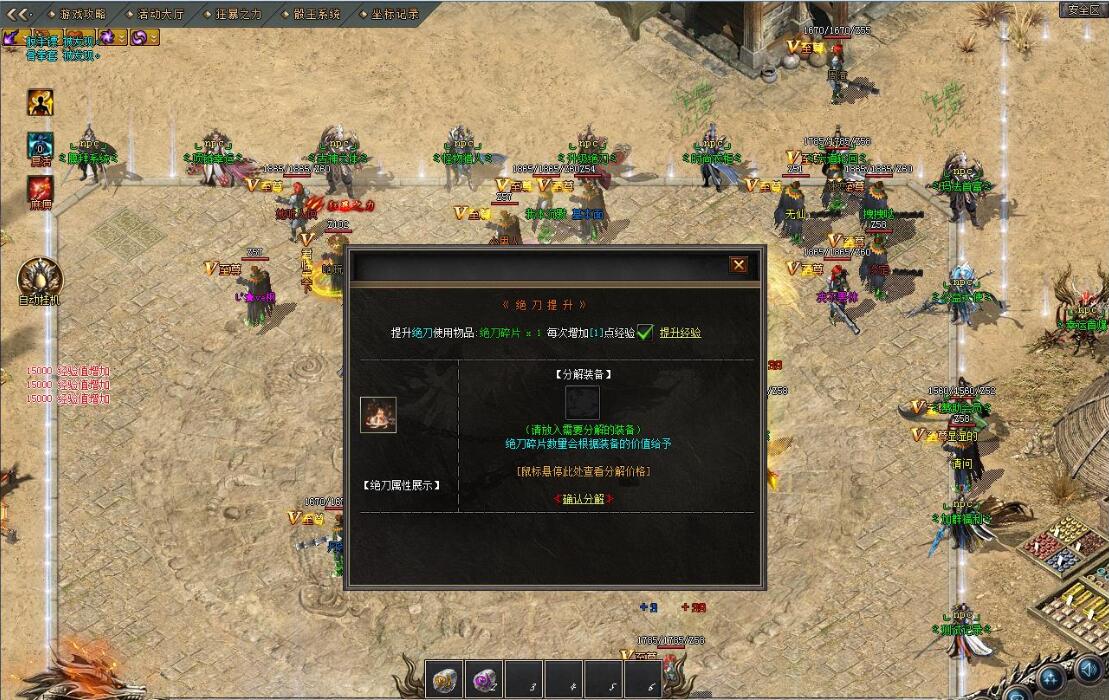Open the 活动大厅 menu
This screenshot has height=700, width=1109.
pyautogui.click(x=162, y=14)
